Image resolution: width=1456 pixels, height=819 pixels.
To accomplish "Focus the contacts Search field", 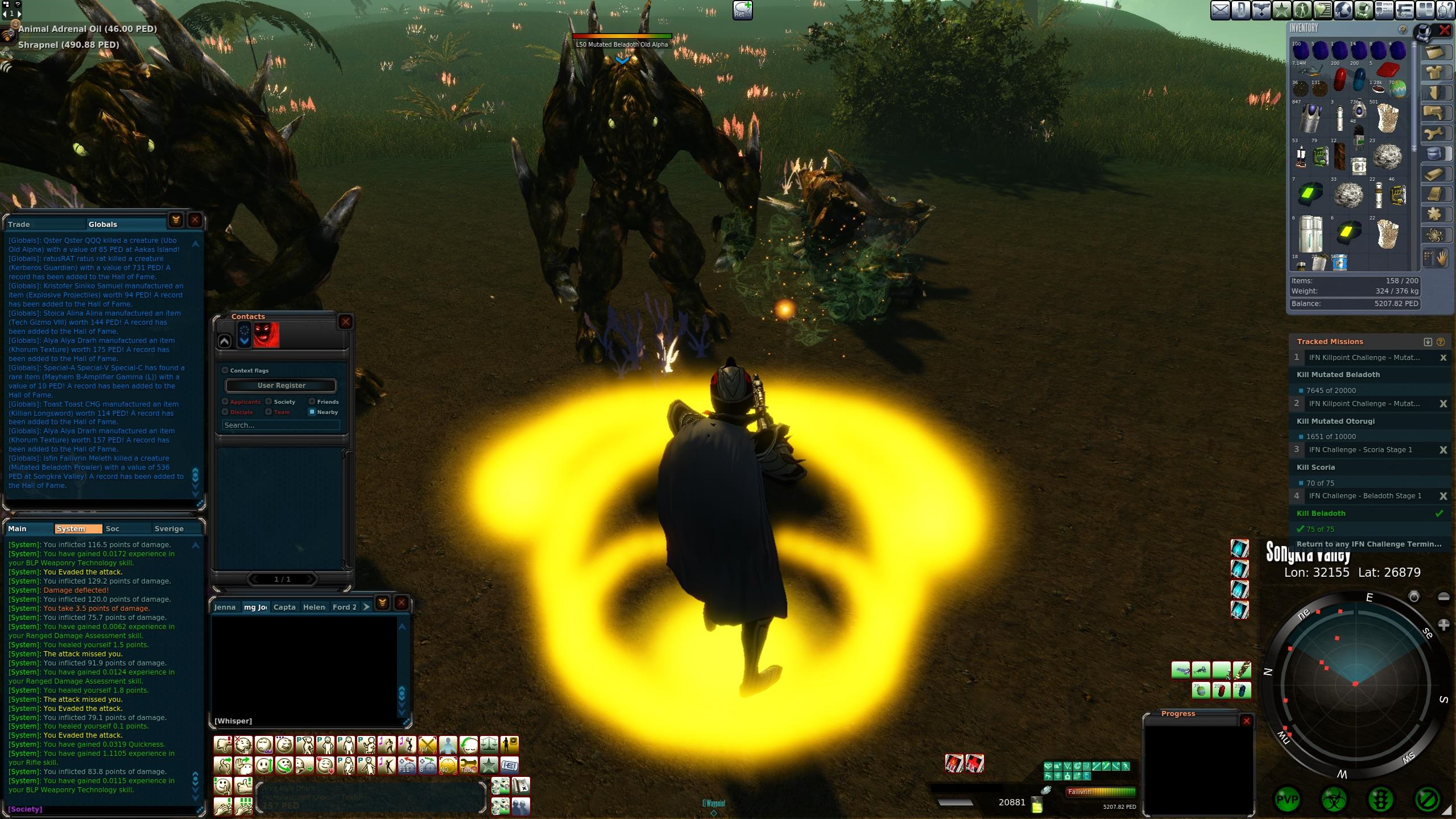I will (x=281, y=425).
